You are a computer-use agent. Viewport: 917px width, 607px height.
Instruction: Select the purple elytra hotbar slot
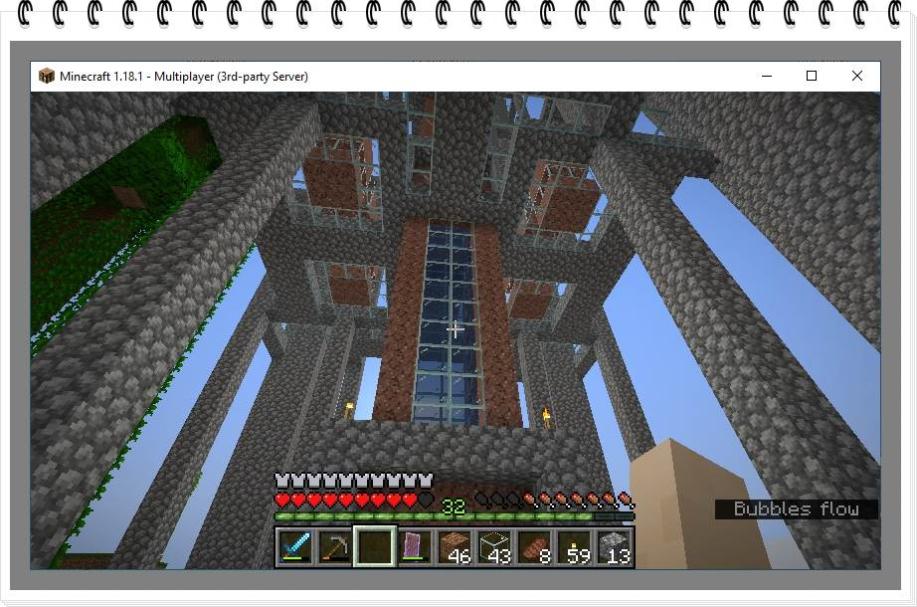415,547
